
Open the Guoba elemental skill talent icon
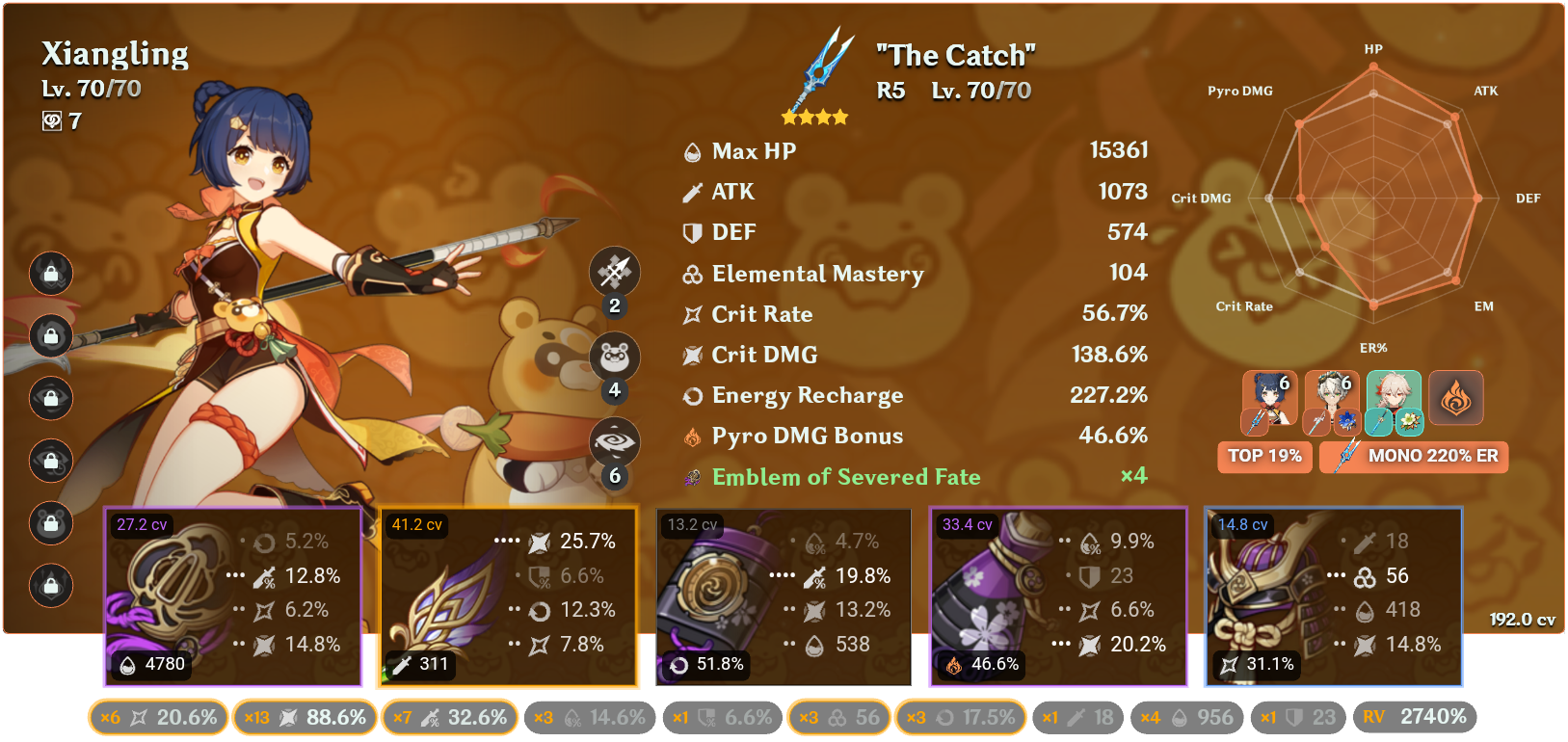point(614,356)
